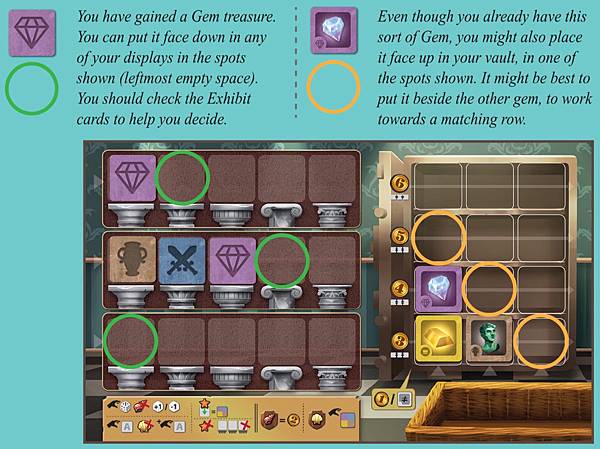Select the face-up blue gem in the vault
This screenshot has width=600, height=449.
pyautogui.click(x=438, y=287)
